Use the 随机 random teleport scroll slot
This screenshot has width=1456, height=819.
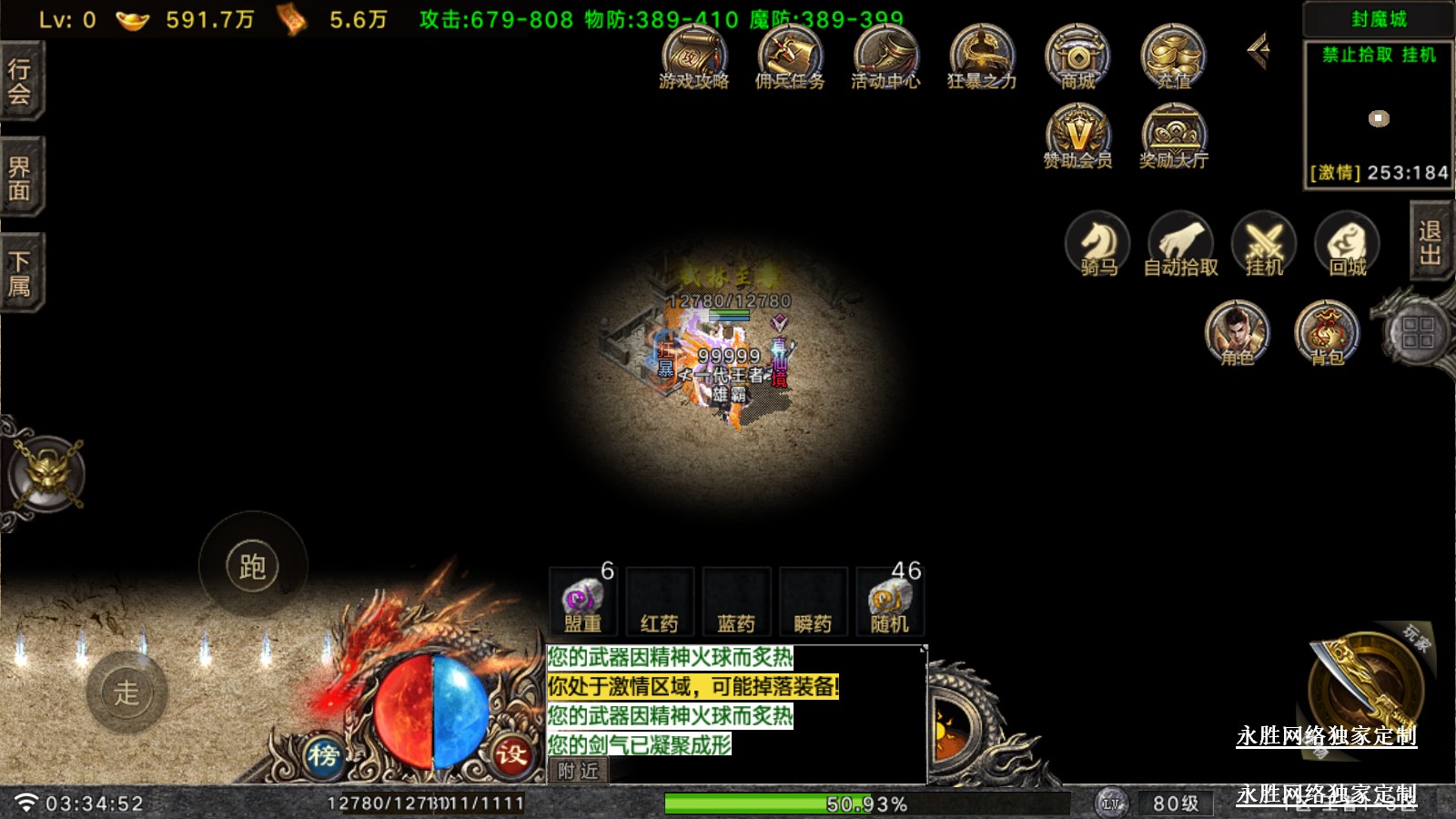tap(889, 602)
